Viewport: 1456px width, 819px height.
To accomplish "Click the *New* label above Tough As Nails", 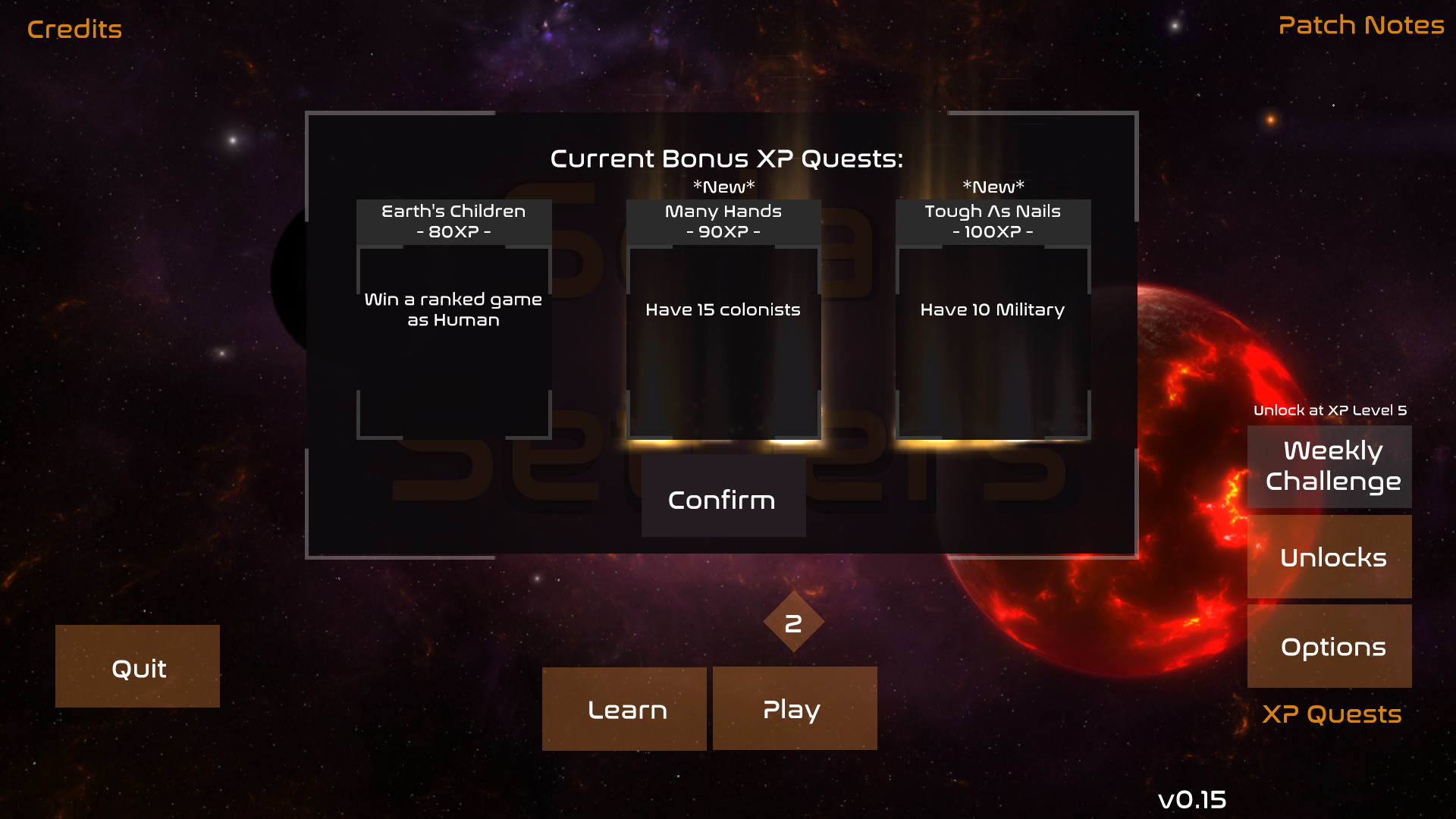I will (993, 184).
